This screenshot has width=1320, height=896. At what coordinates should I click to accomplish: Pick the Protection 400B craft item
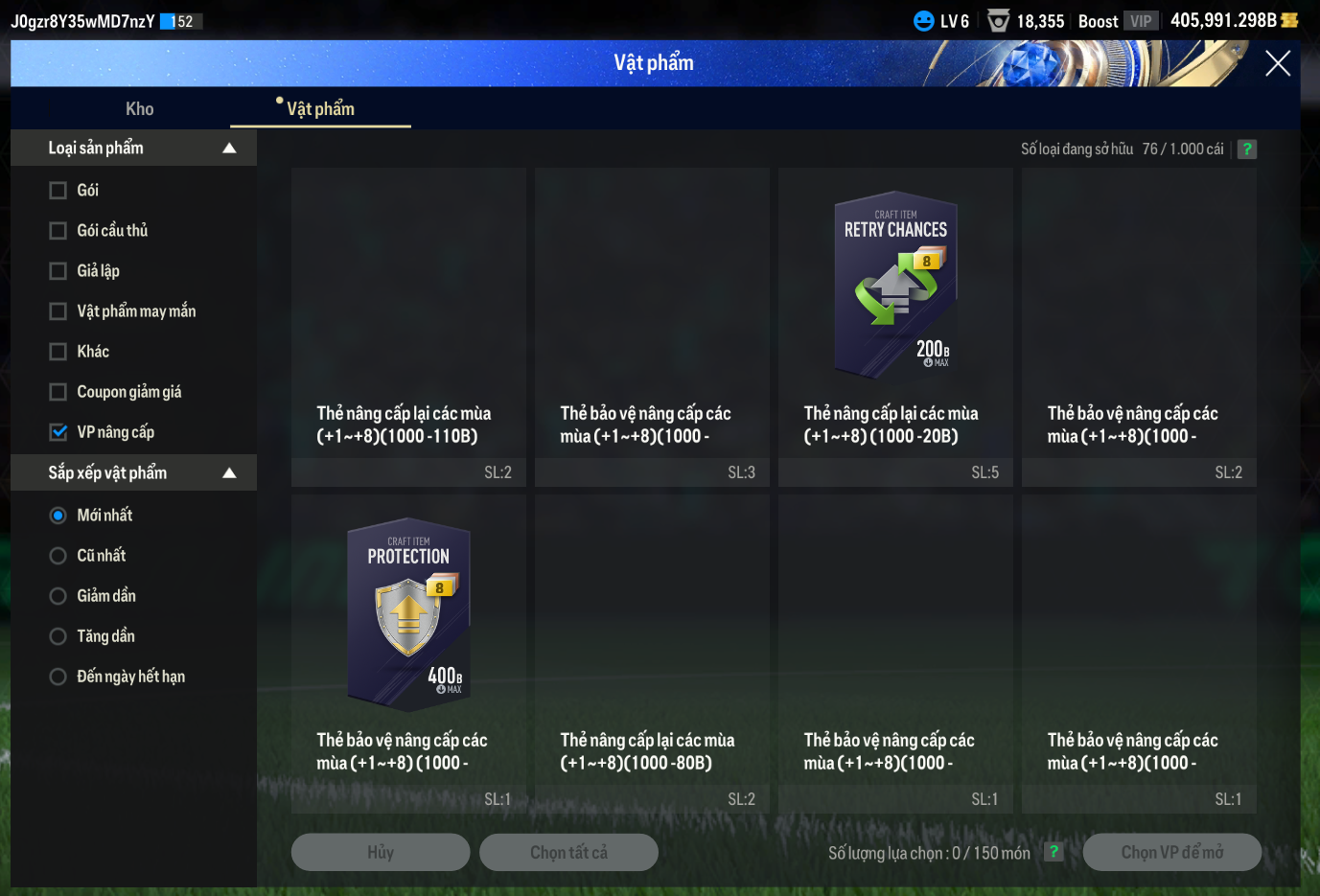point(408,614)
